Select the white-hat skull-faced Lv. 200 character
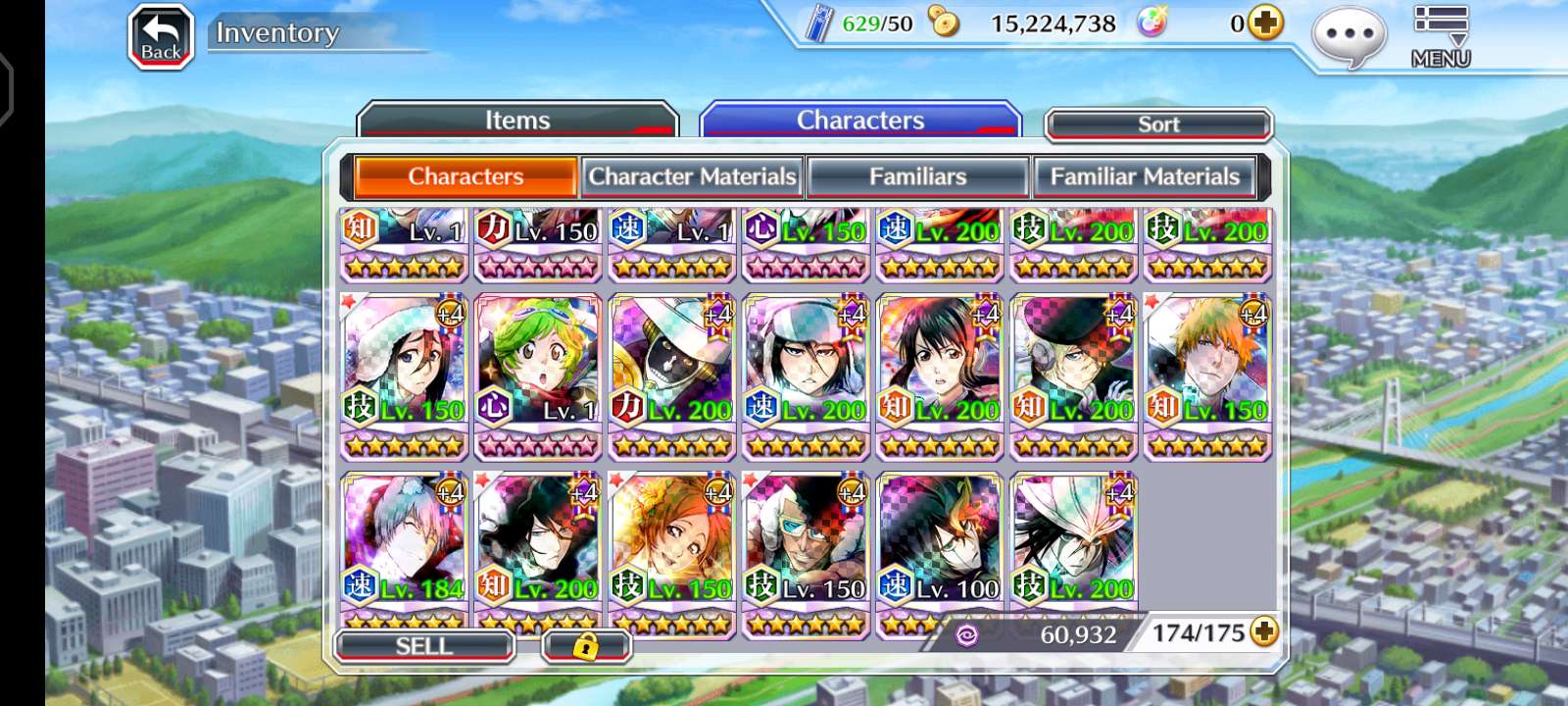Screen dimensions: 1568x706 pyautogui.click(x=672, y=365)
